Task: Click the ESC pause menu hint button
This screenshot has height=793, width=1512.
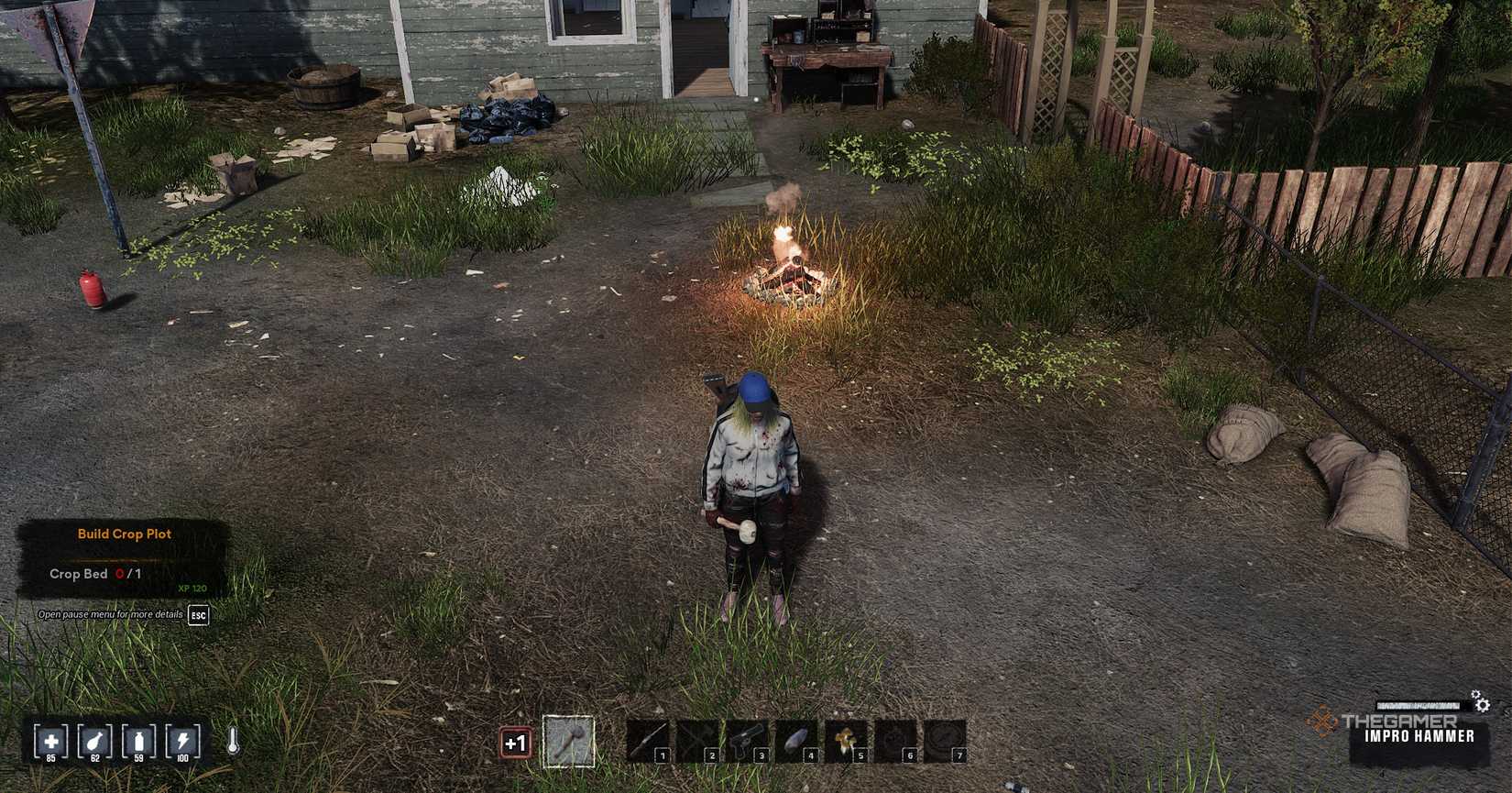Action: [198, 615]
